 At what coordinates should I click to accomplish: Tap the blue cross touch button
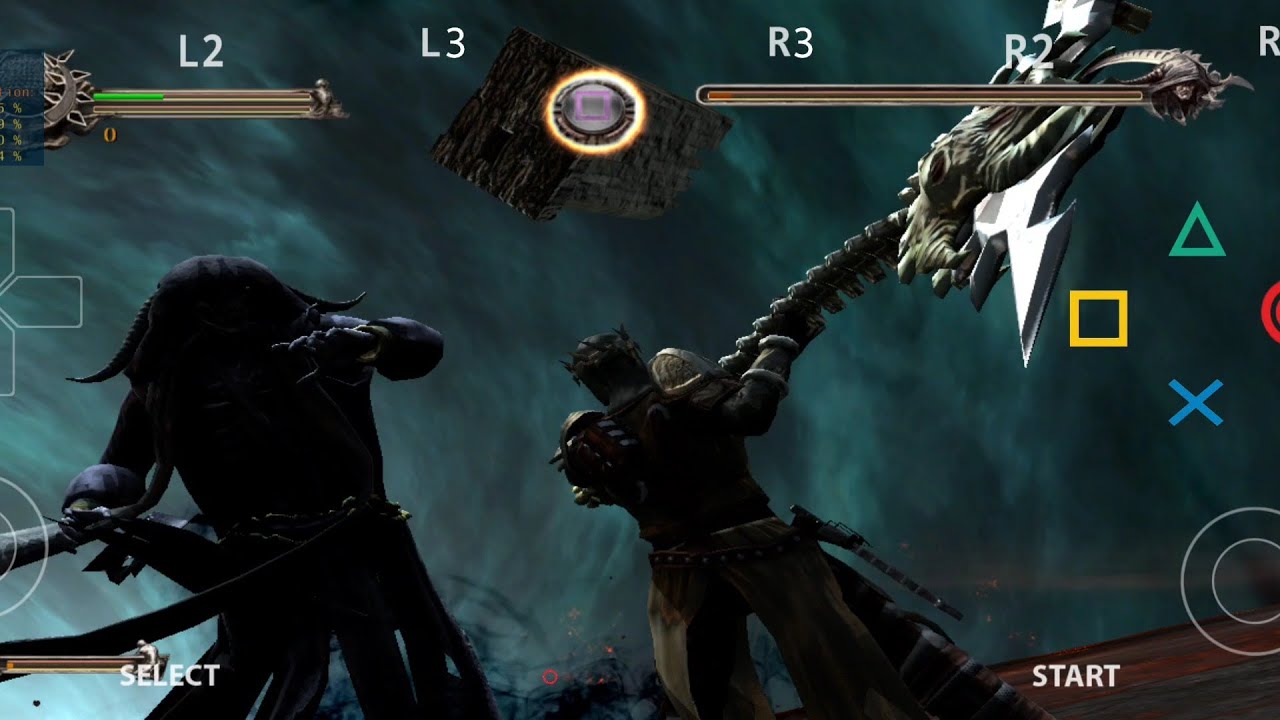[x=1196, y=402]
